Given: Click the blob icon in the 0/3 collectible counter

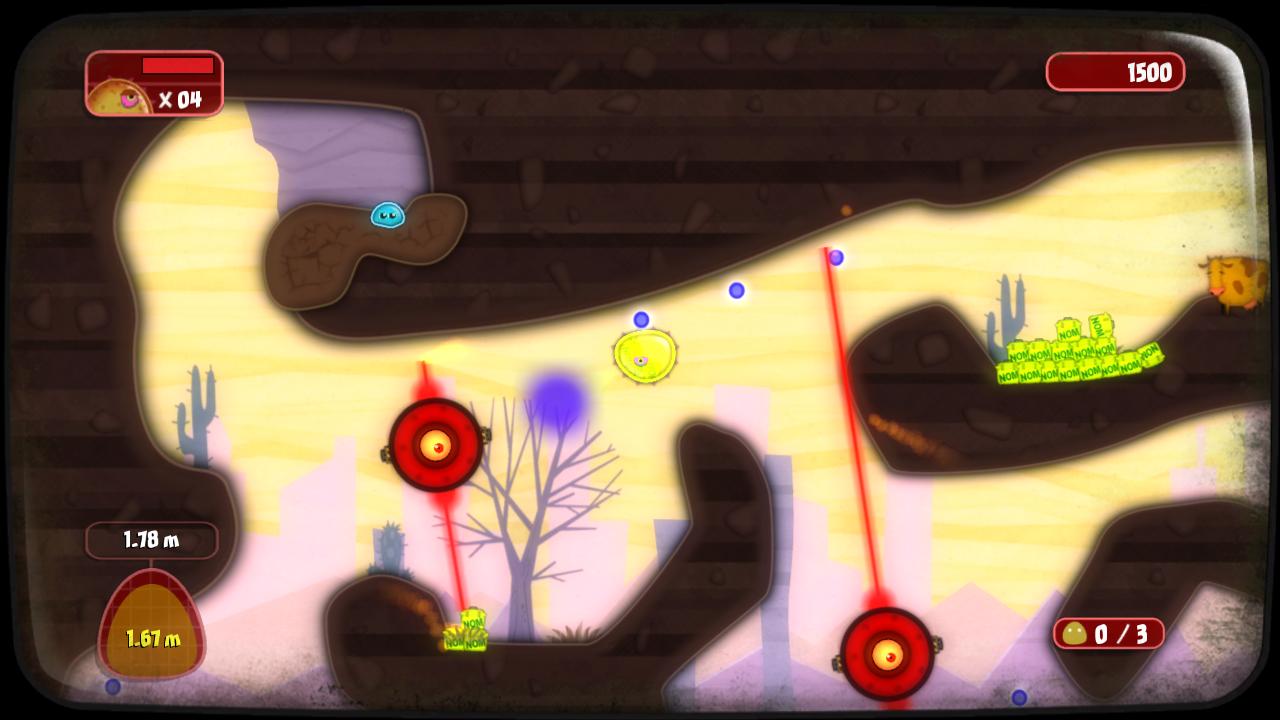Looking at the screenshot, I should (1077, 633).
